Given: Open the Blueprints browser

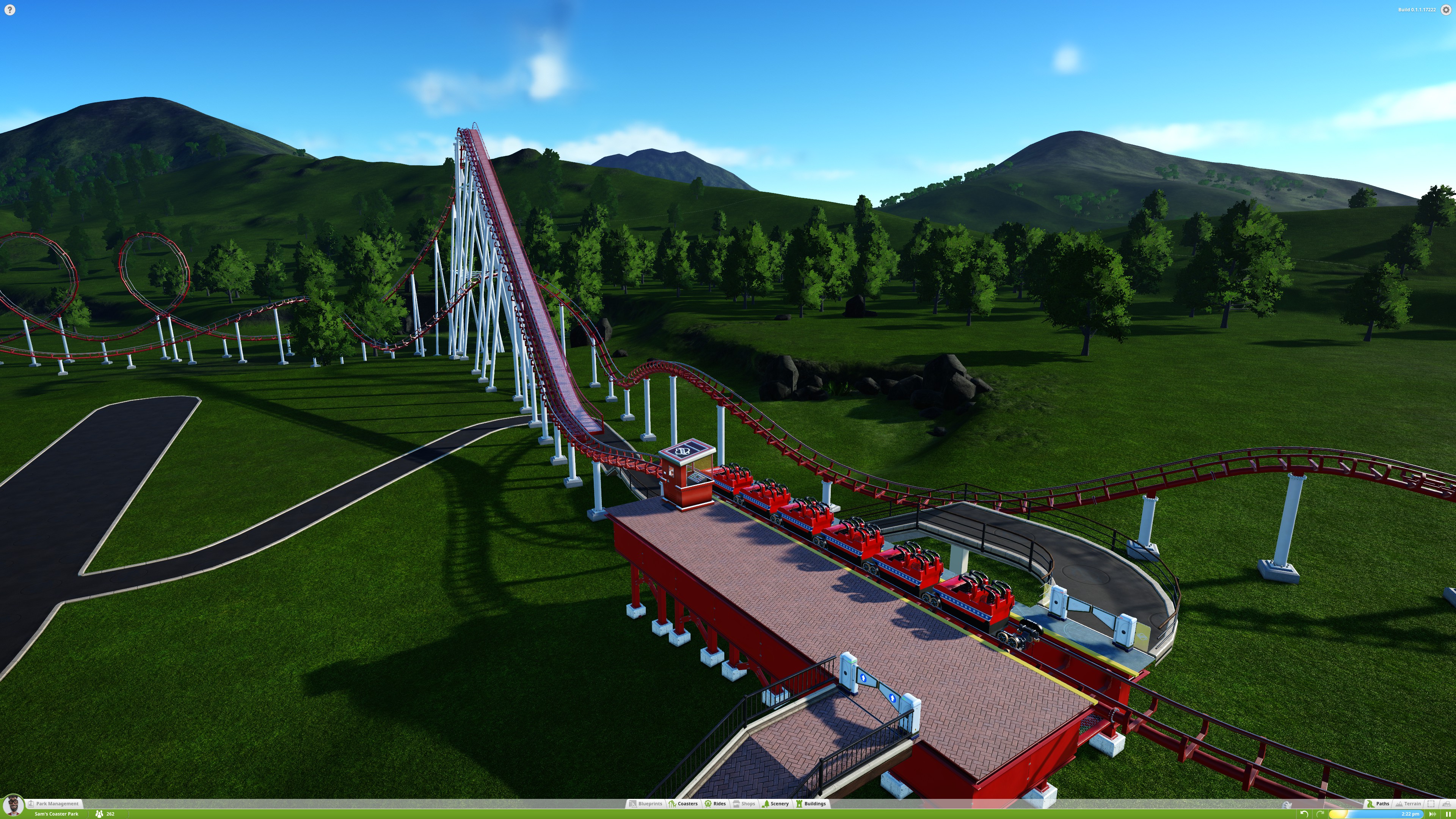Looking at the screenshot, I should 645,803.
